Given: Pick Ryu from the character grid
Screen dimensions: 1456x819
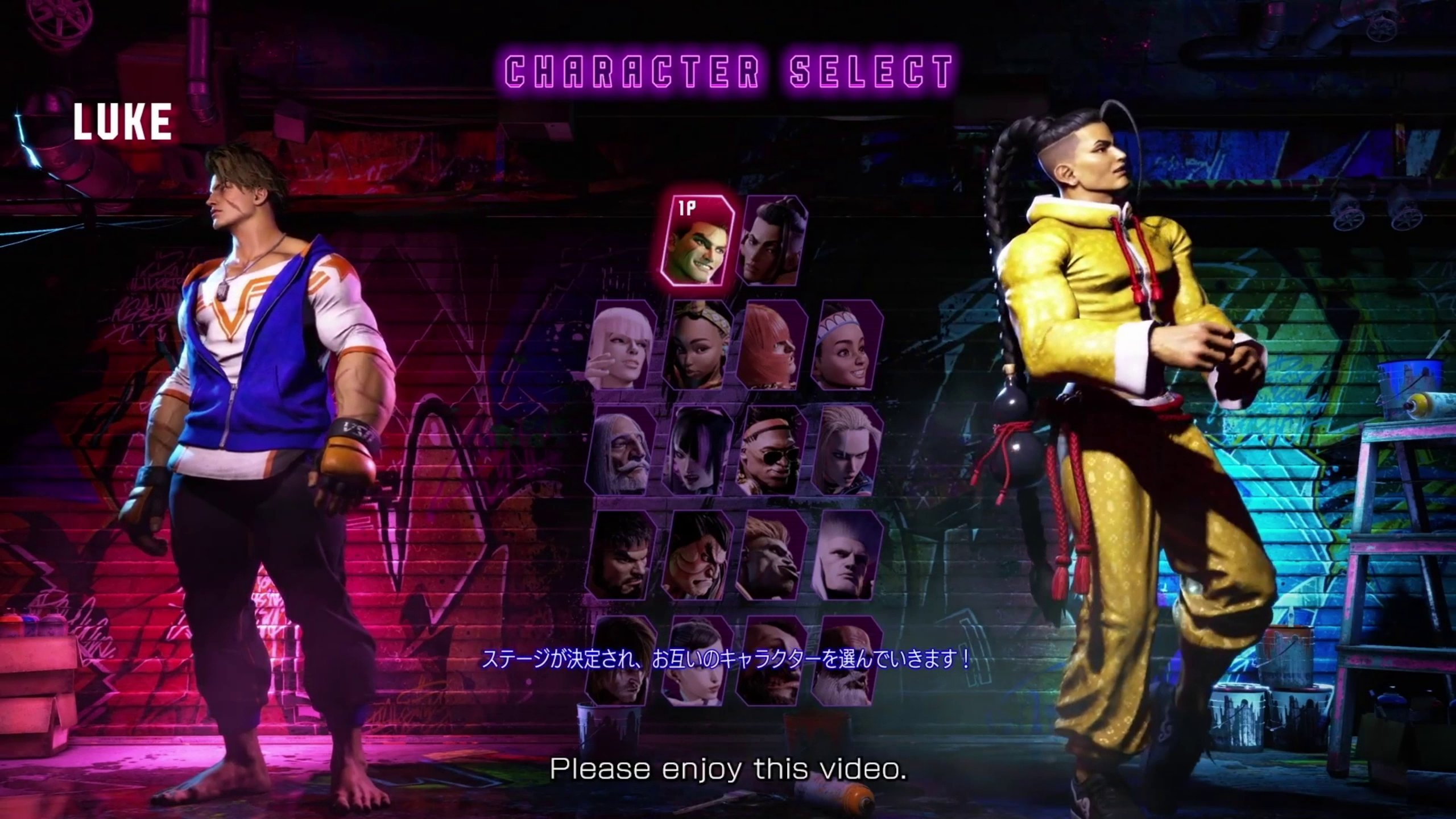Looking at the screenshot, I should tap(621, 555).
